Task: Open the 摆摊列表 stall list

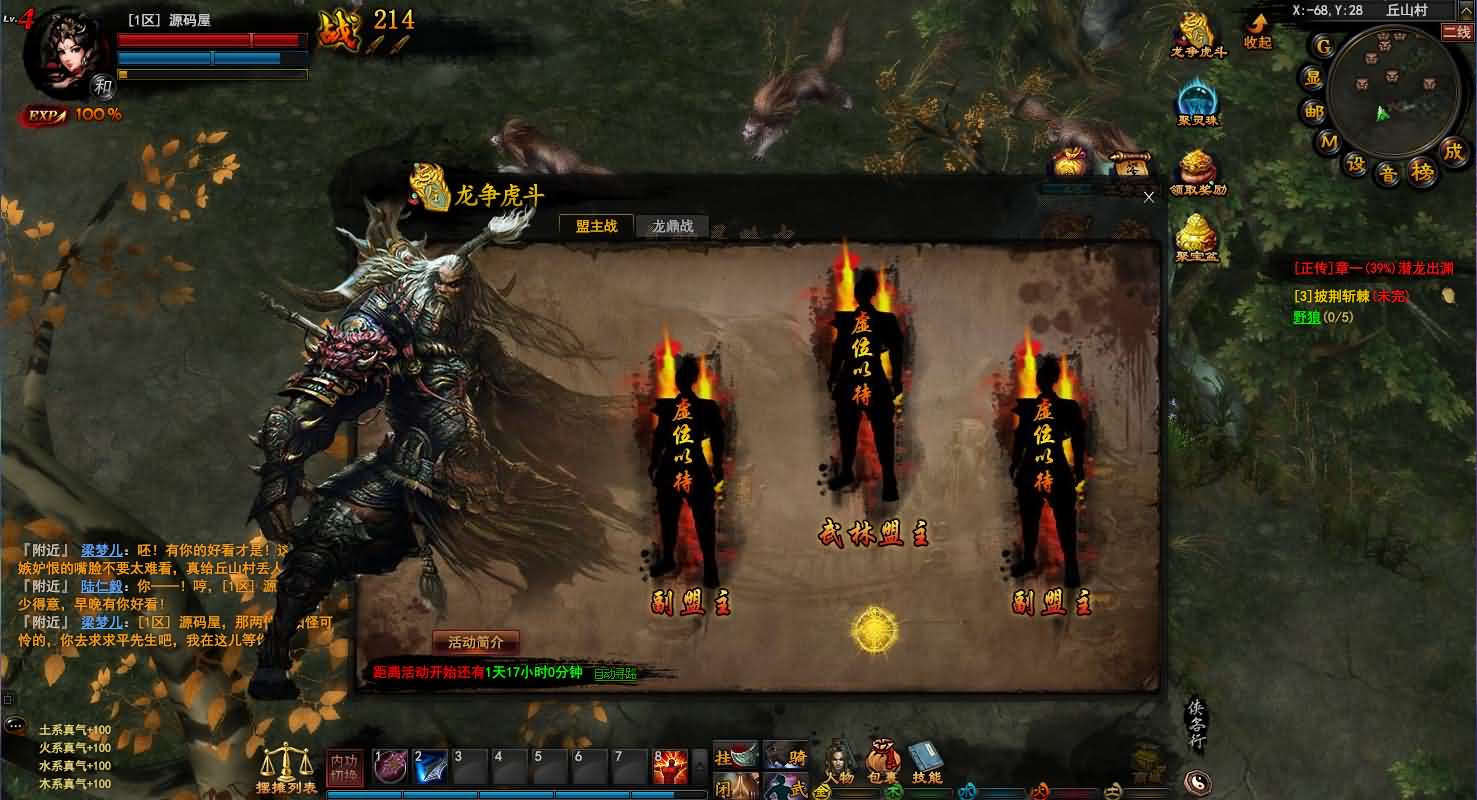Action: (x=286, y=769)
